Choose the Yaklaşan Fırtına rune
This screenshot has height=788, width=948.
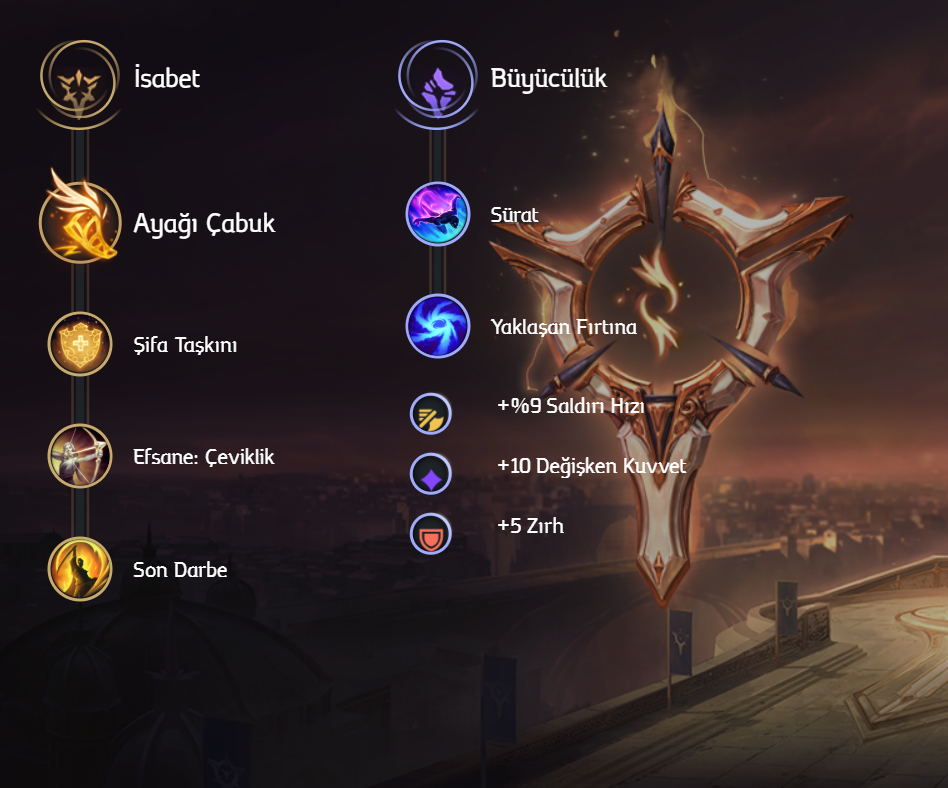coord(437,326)
